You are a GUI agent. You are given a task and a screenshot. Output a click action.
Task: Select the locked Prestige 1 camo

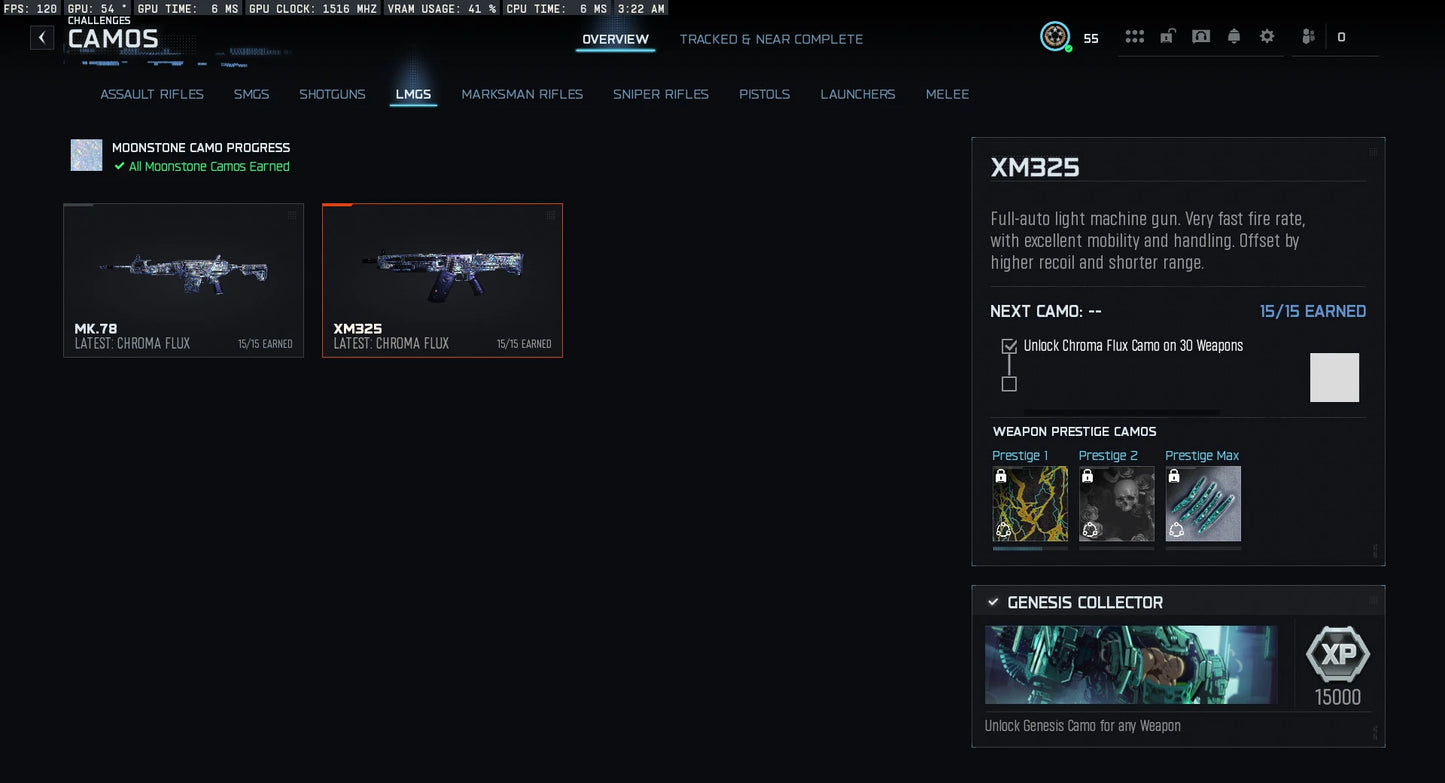(1030, 503)
